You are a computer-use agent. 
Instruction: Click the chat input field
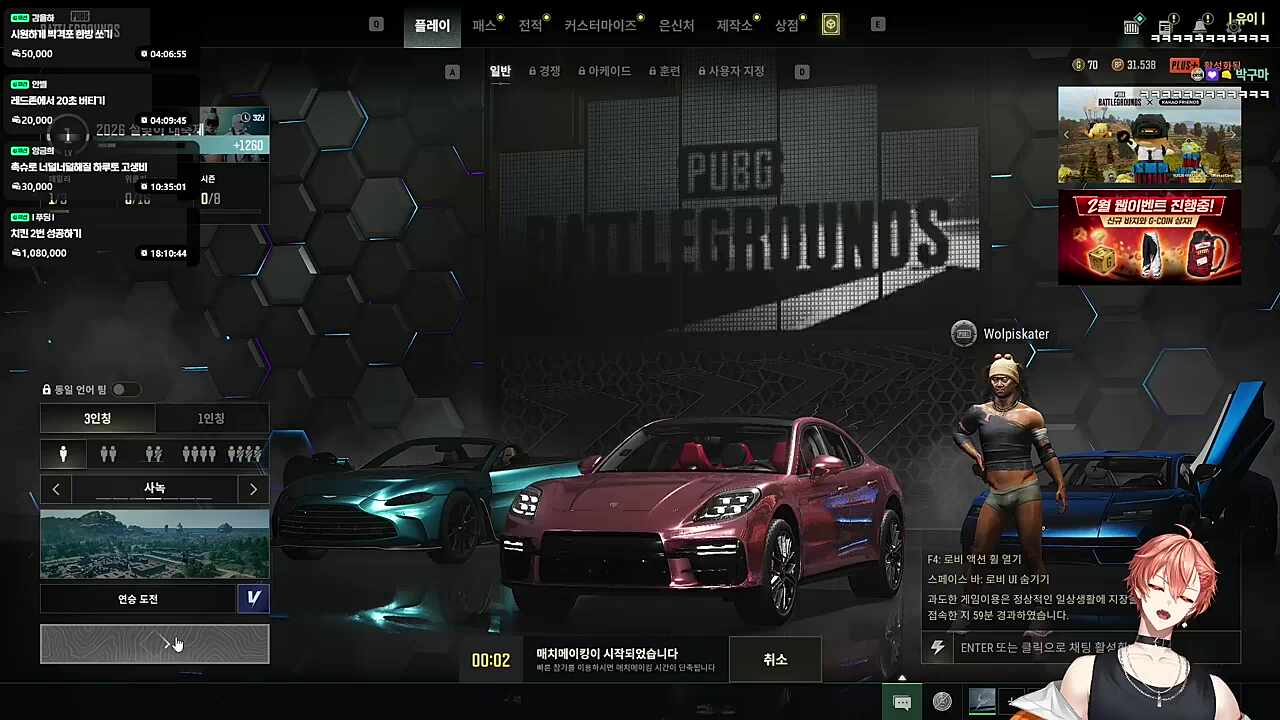click(x=1040, y=647)
